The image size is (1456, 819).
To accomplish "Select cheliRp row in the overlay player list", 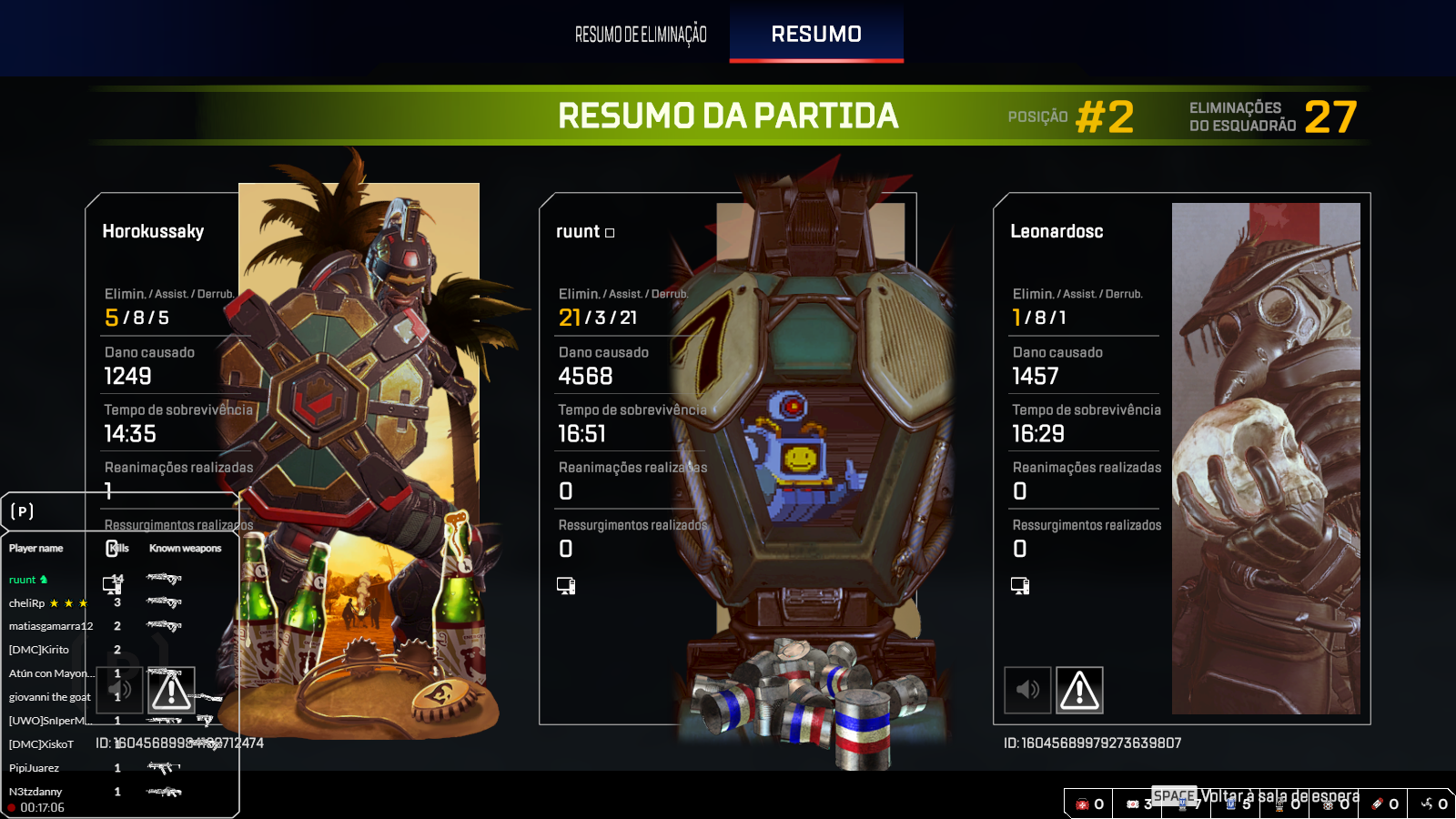I will (27, 603).
